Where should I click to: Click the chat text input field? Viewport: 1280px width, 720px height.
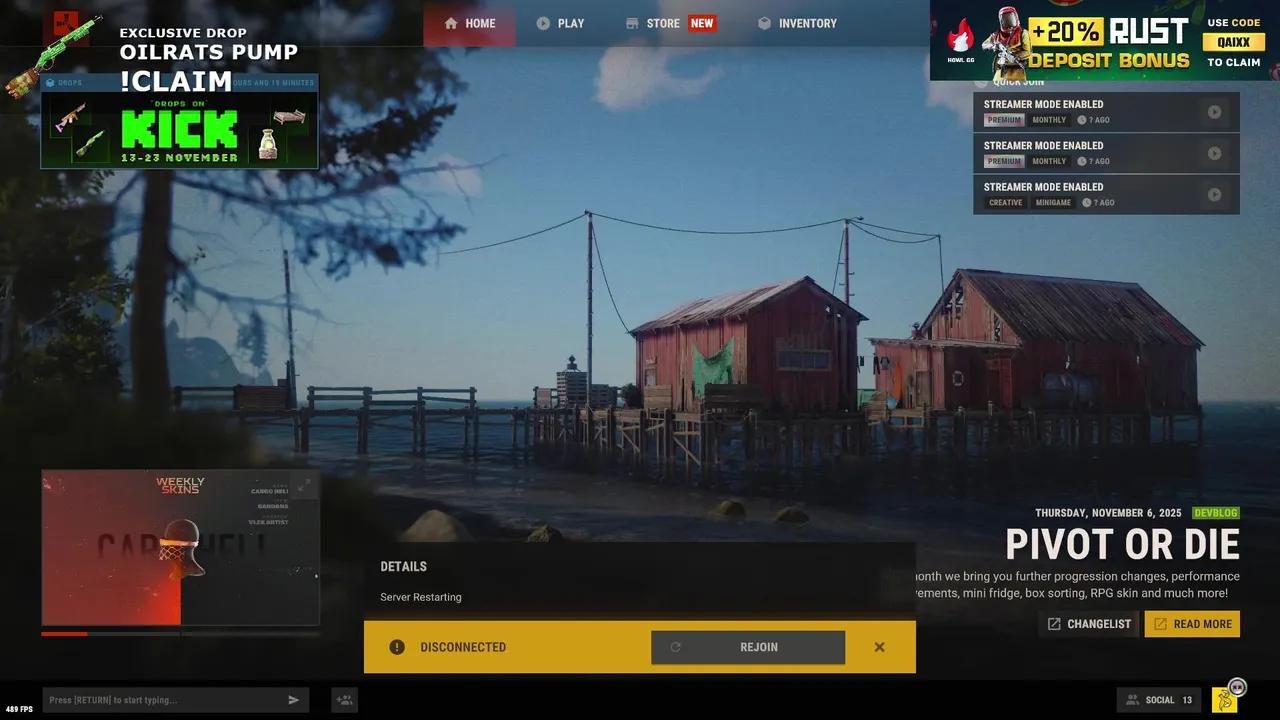[160, 700]
